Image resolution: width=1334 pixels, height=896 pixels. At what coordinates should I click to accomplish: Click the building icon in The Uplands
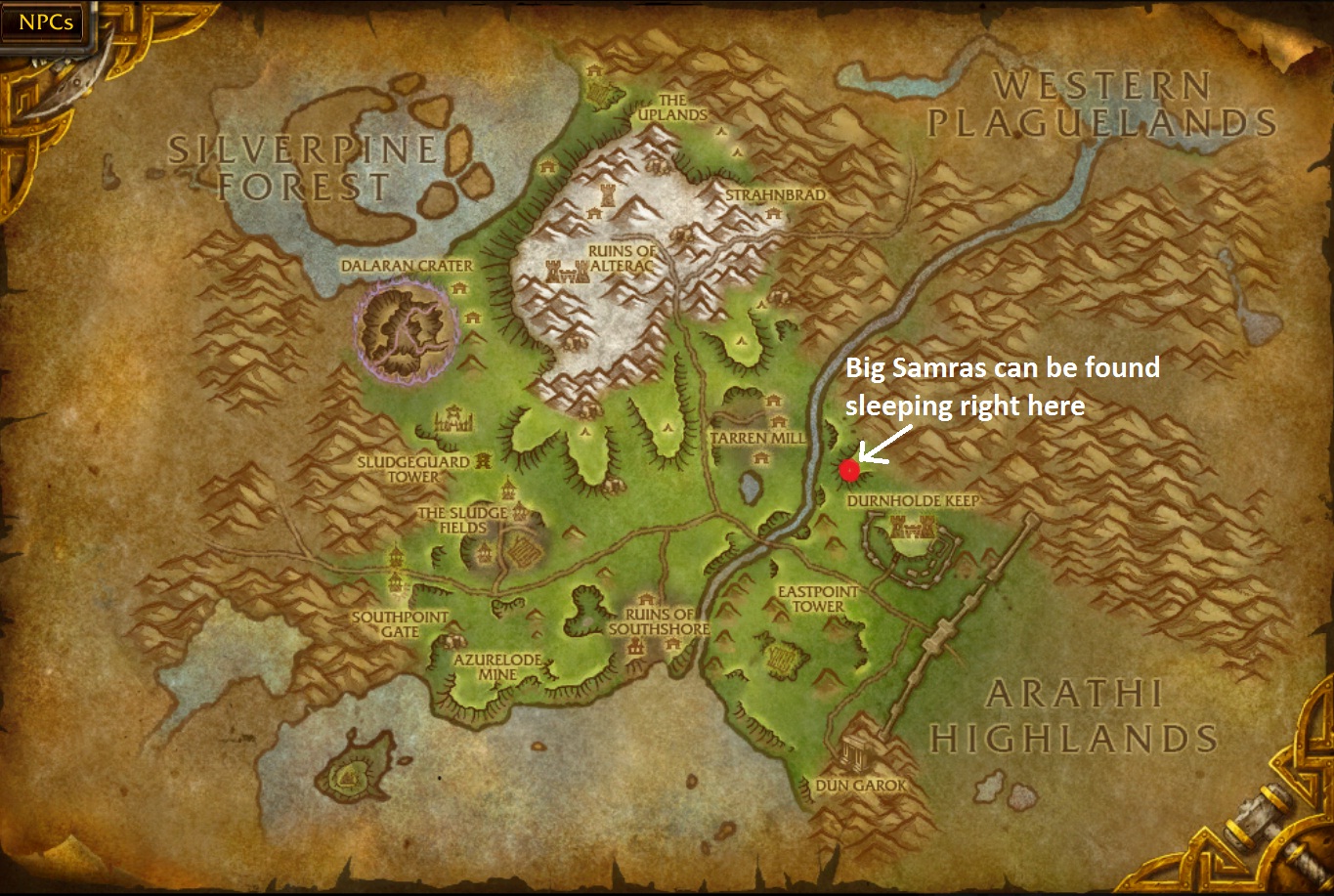(593, 69)
